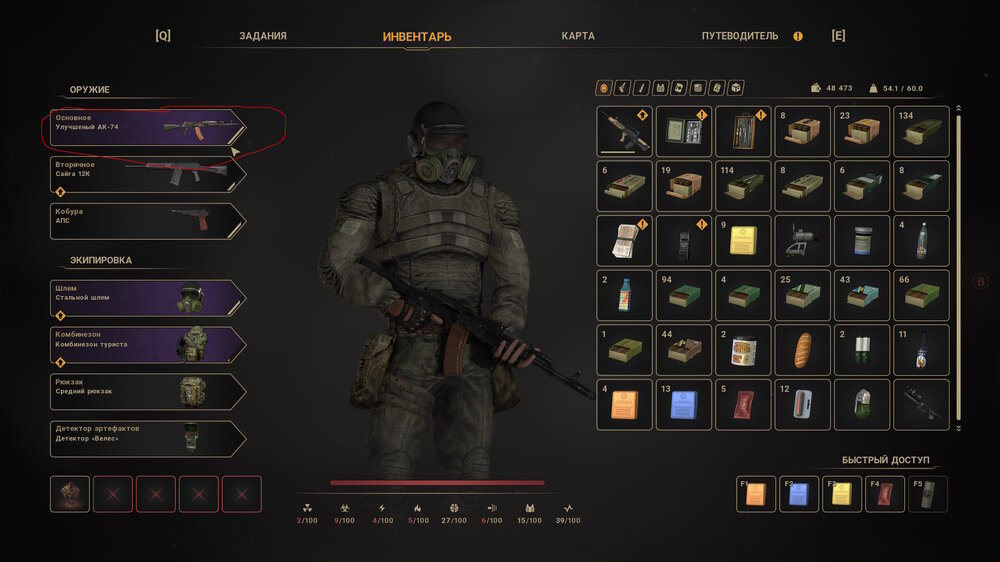Go to the Путеводитель tab
Screen dimensions: 1000x562
(739, 36)
